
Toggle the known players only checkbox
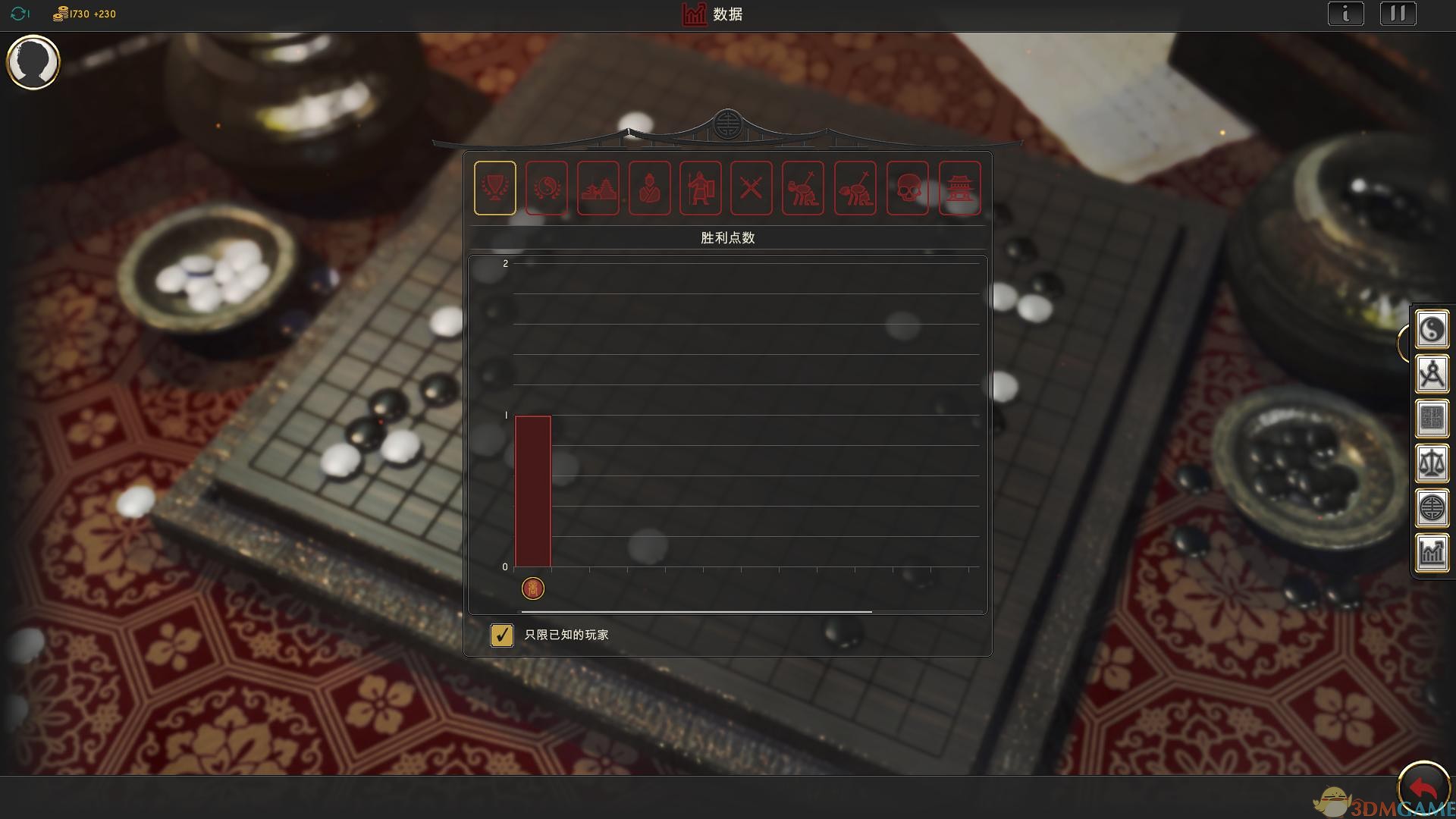point(502,635)
